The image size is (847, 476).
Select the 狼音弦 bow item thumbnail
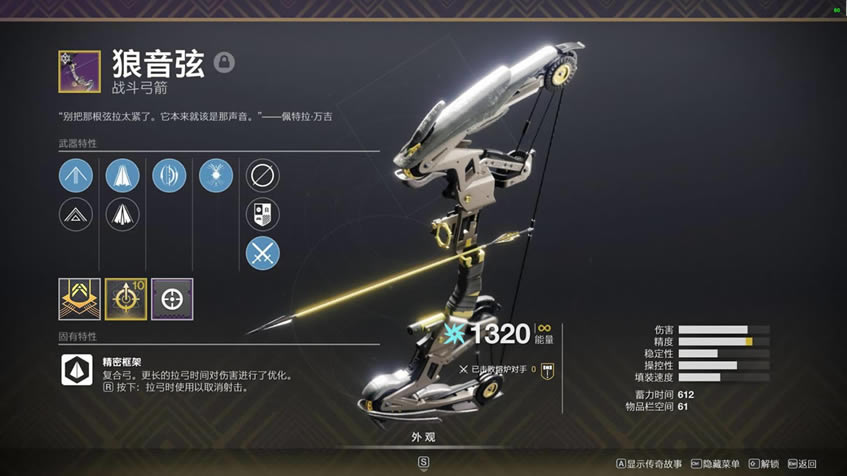coord(79,71)
